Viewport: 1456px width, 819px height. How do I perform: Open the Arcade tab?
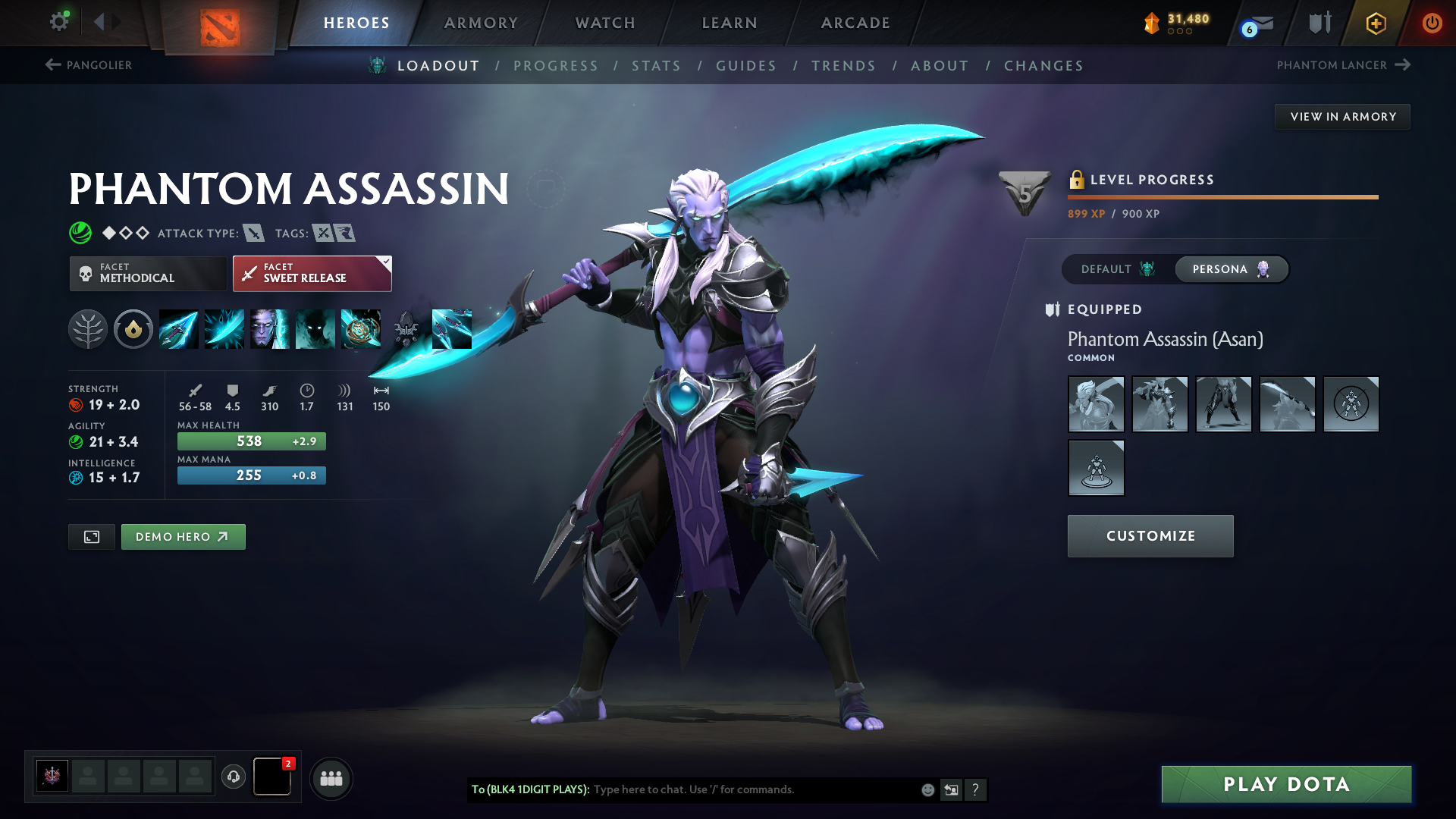[x=855, y=23]
